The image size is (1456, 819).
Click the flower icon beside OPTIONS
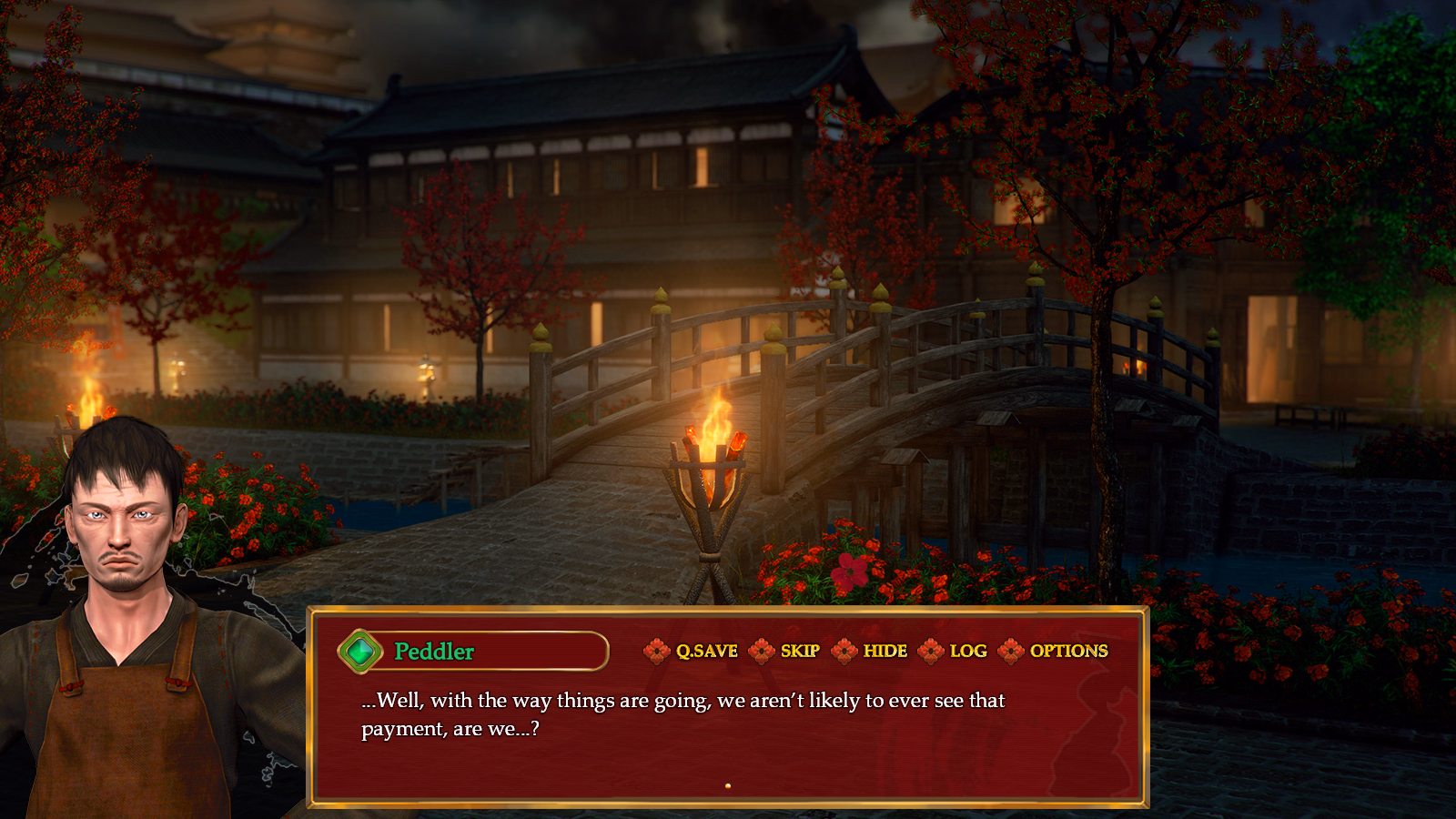point(1010,652)
